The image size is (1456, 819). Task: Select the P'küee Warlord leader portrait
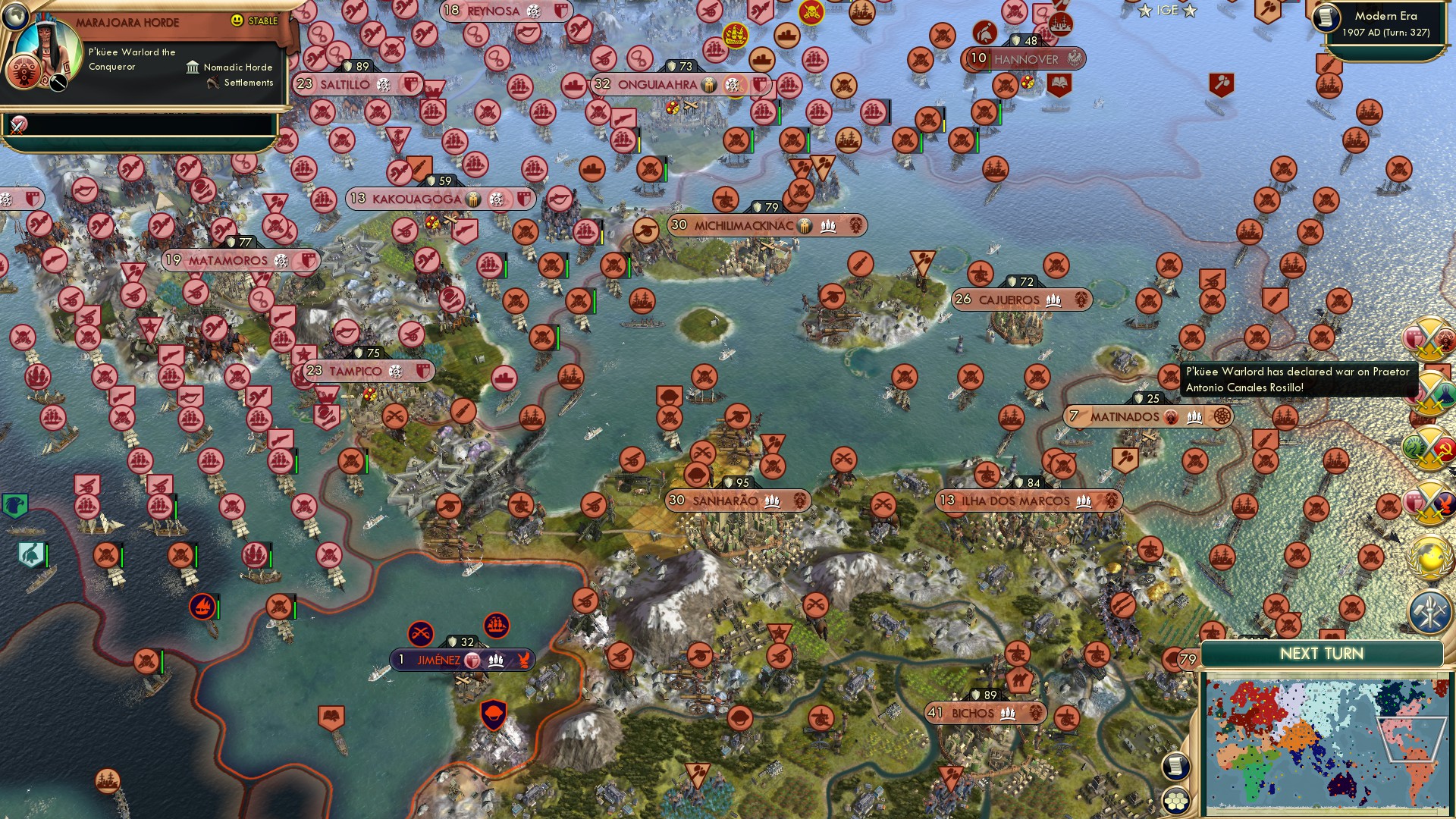(47, 47)
